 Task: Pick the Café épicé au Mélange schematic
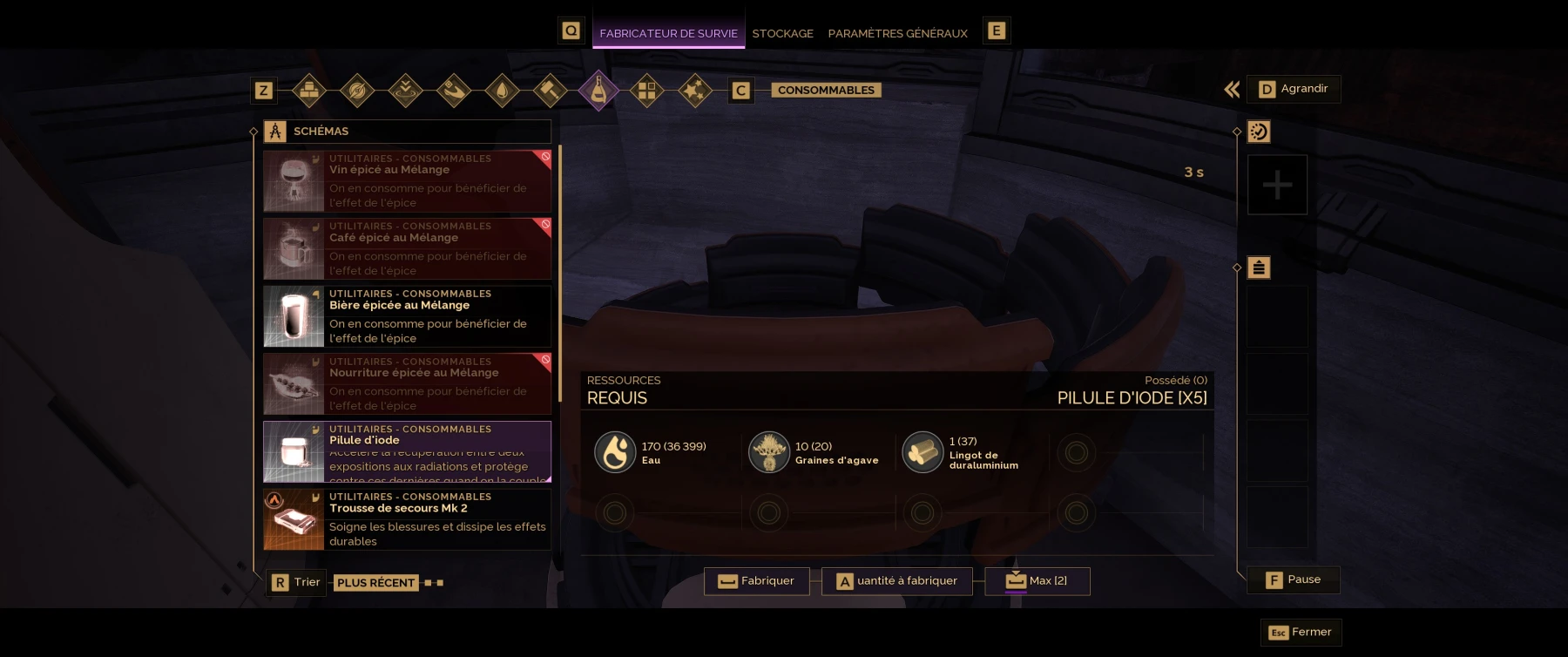408,248
